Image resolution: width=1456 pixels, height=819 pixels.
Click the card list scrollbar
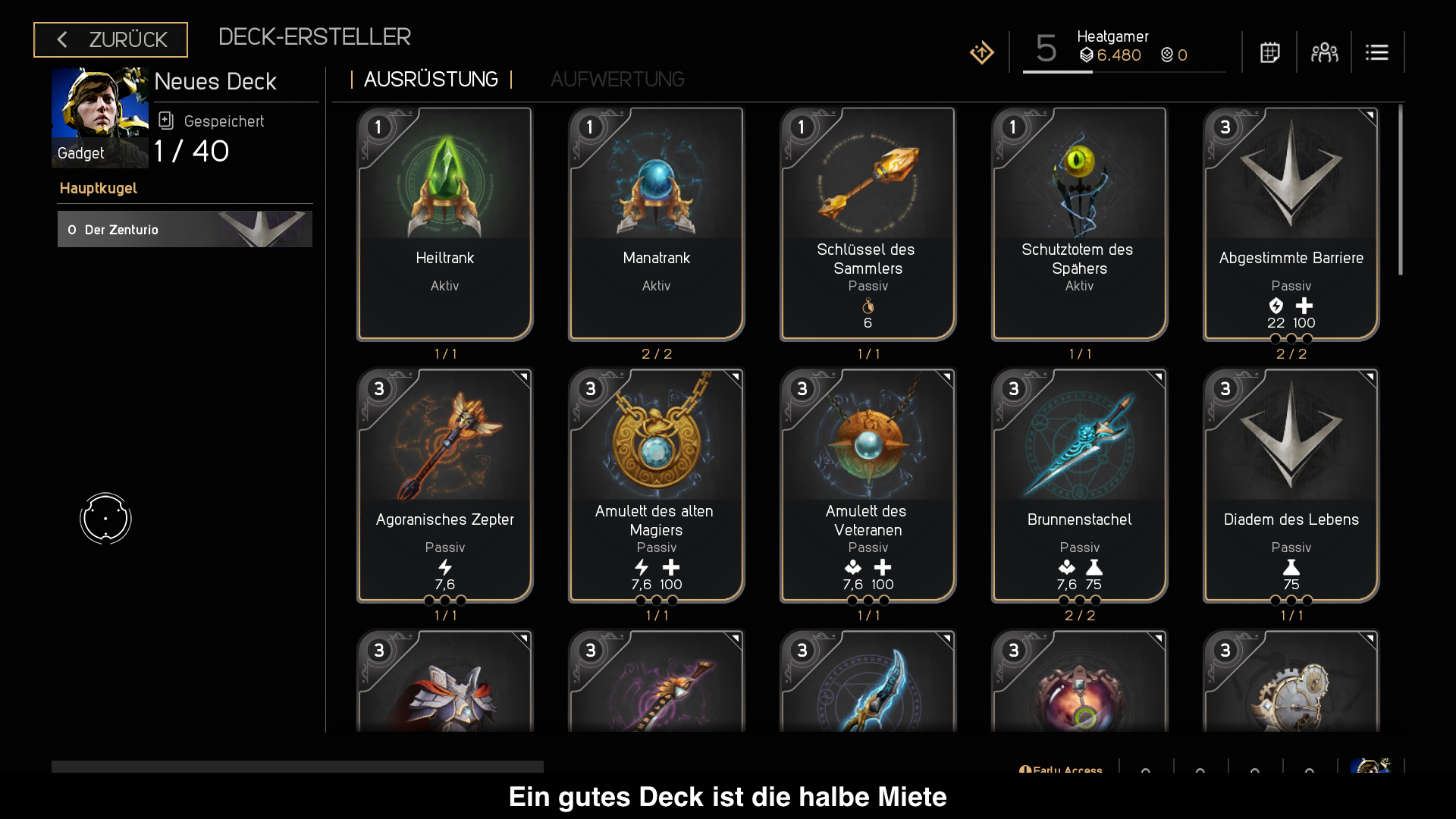tap(1401, 190)
